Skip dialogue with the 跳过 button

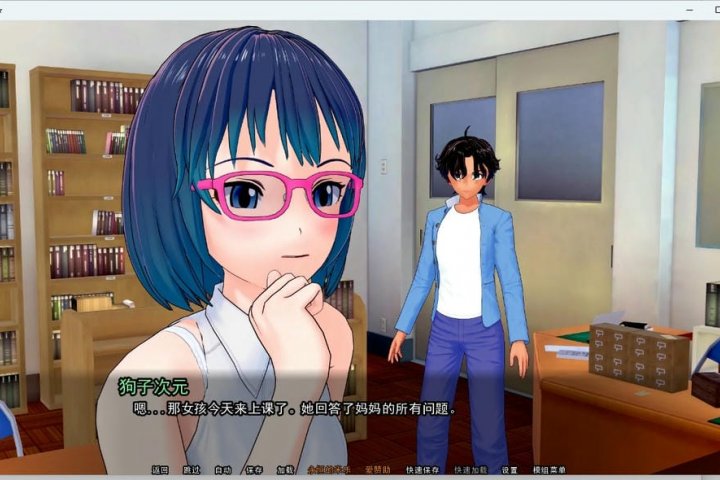click(x=191, y=469)
